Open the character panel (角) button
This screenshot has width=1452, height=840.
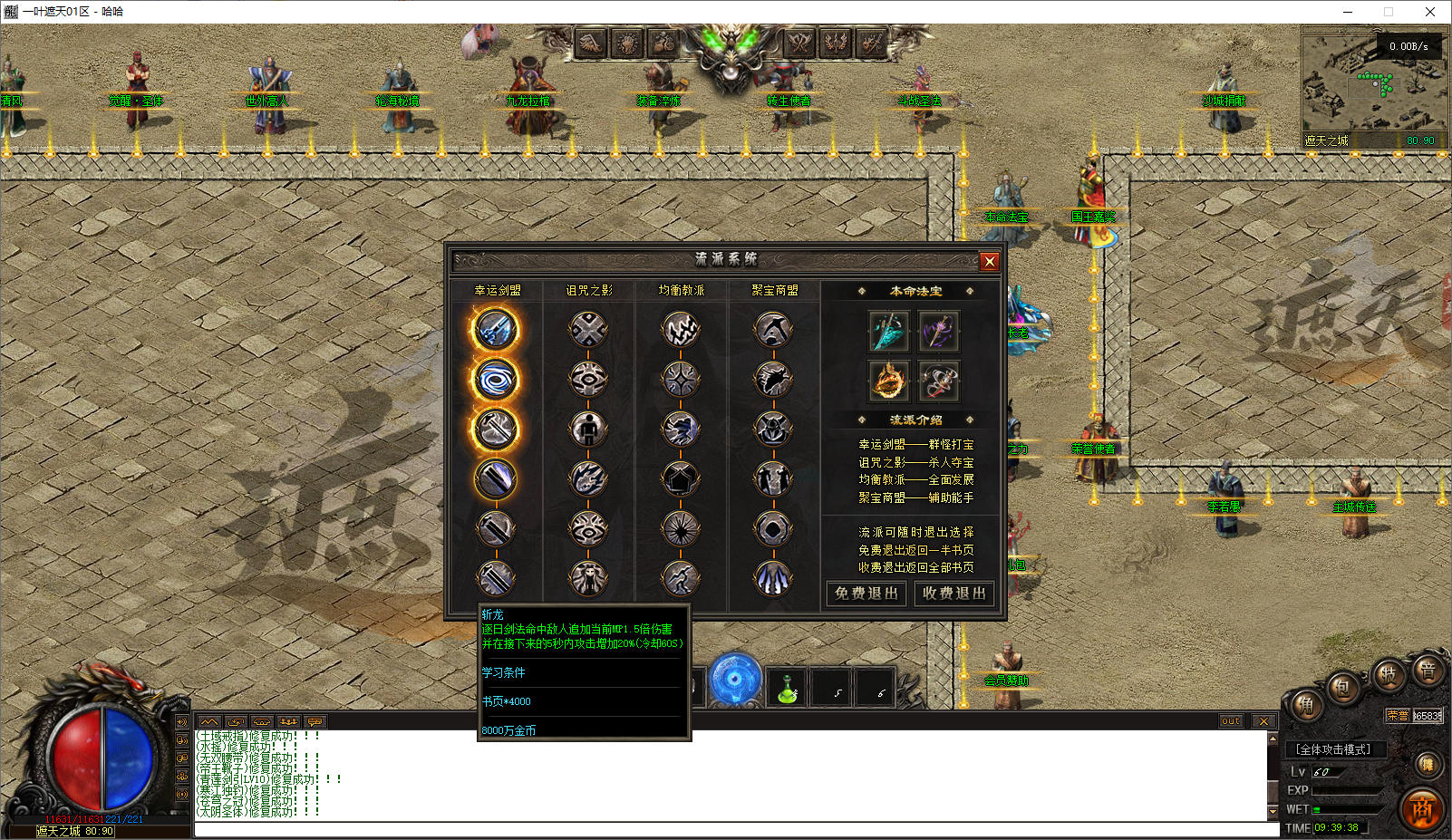pyautogui.click(x=1306, y=705)
